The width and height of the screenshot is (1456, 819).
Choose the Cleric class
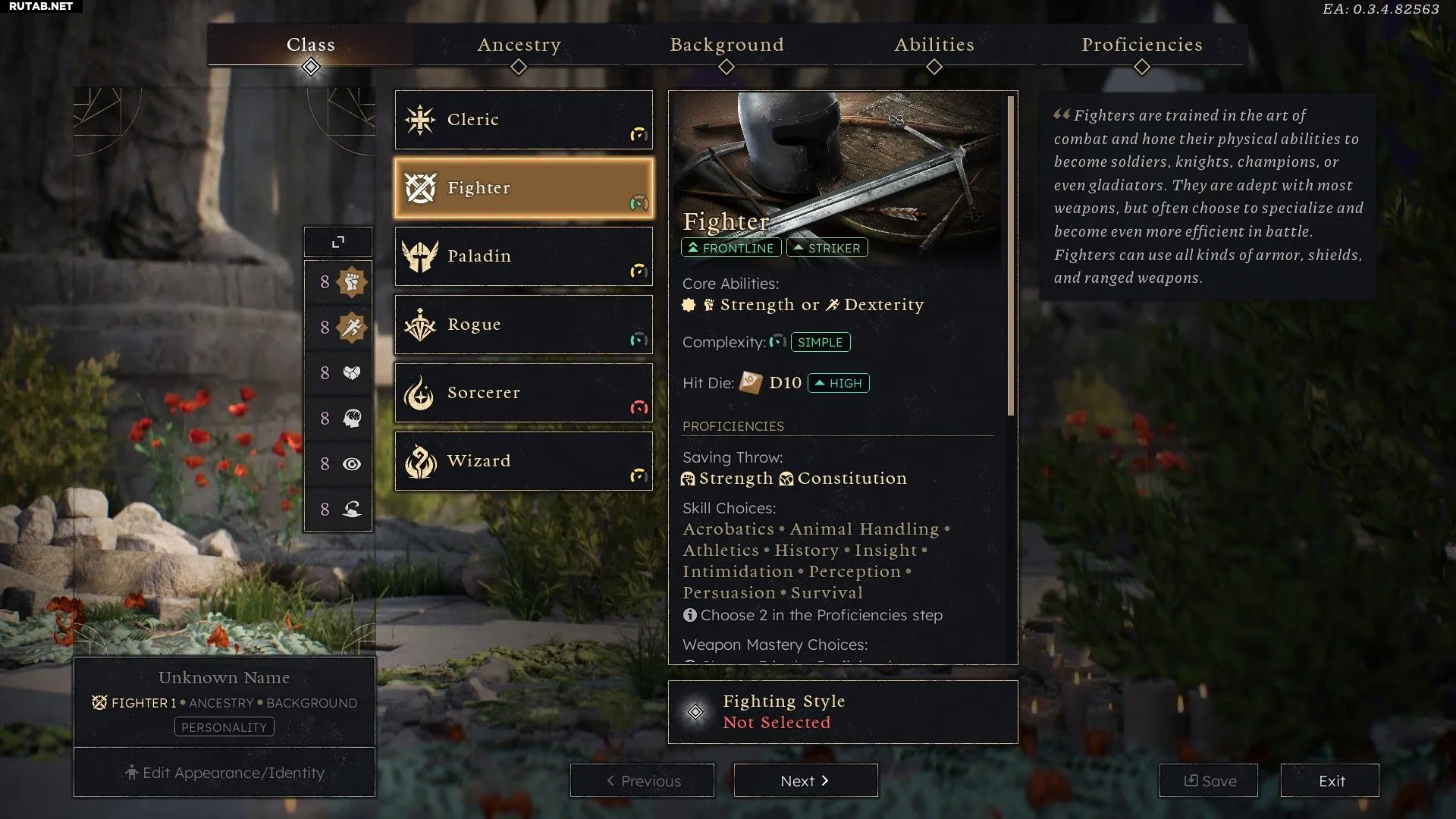tap(523, 120)
